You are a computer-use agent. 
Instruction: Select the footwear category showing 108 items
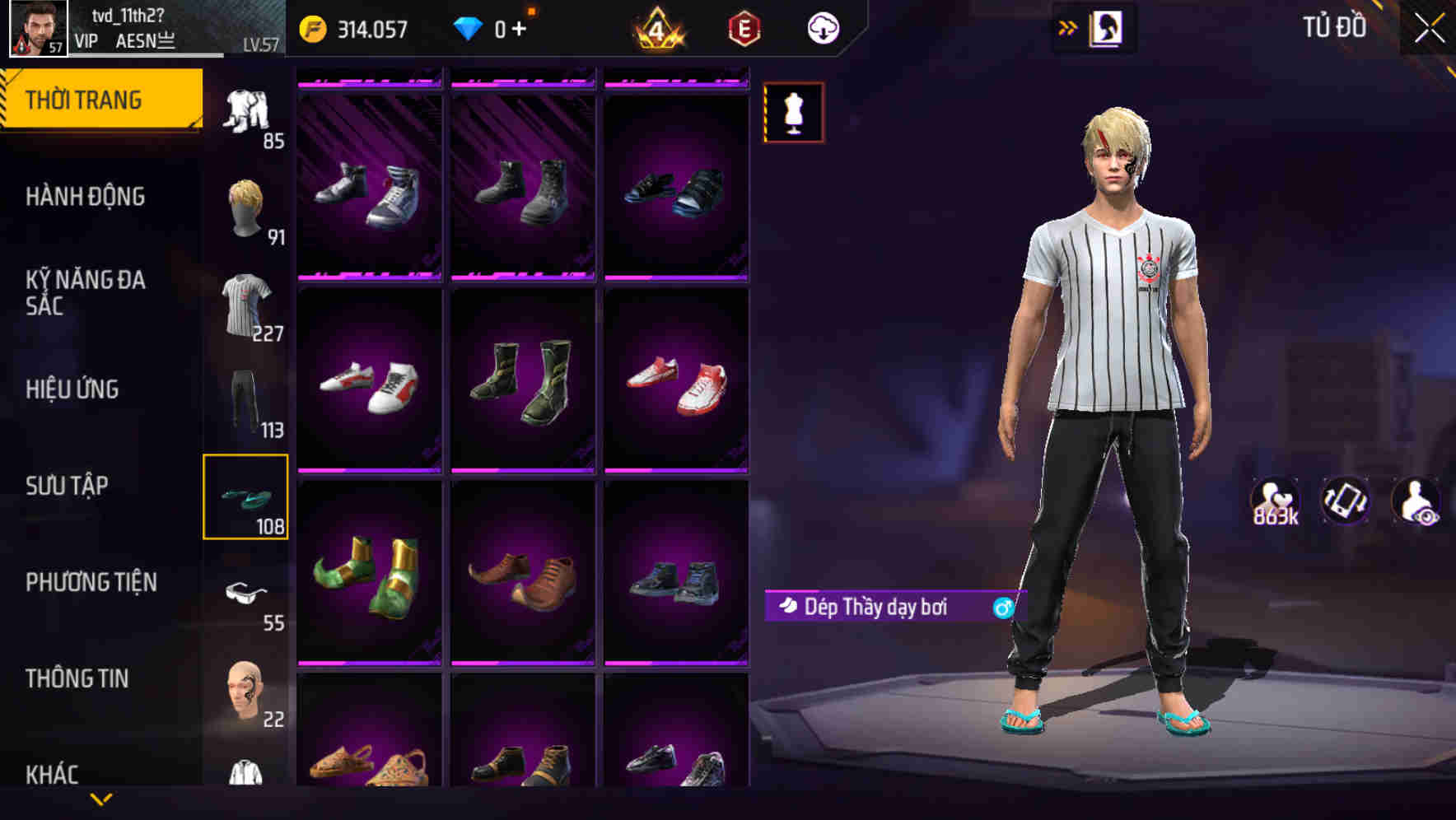tap(246, 498)
